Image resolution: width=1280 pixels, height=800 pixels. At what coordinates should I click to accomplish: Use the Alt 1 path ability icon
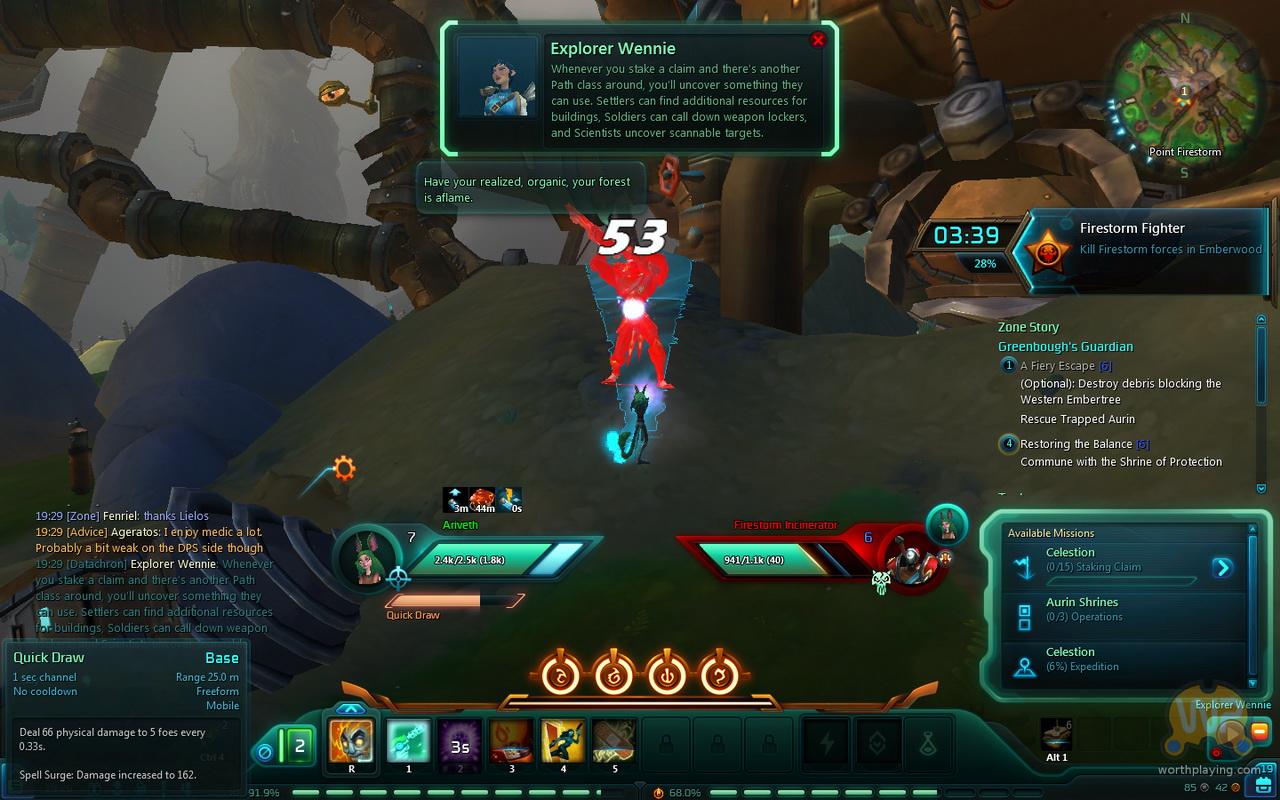(1057, 735)
